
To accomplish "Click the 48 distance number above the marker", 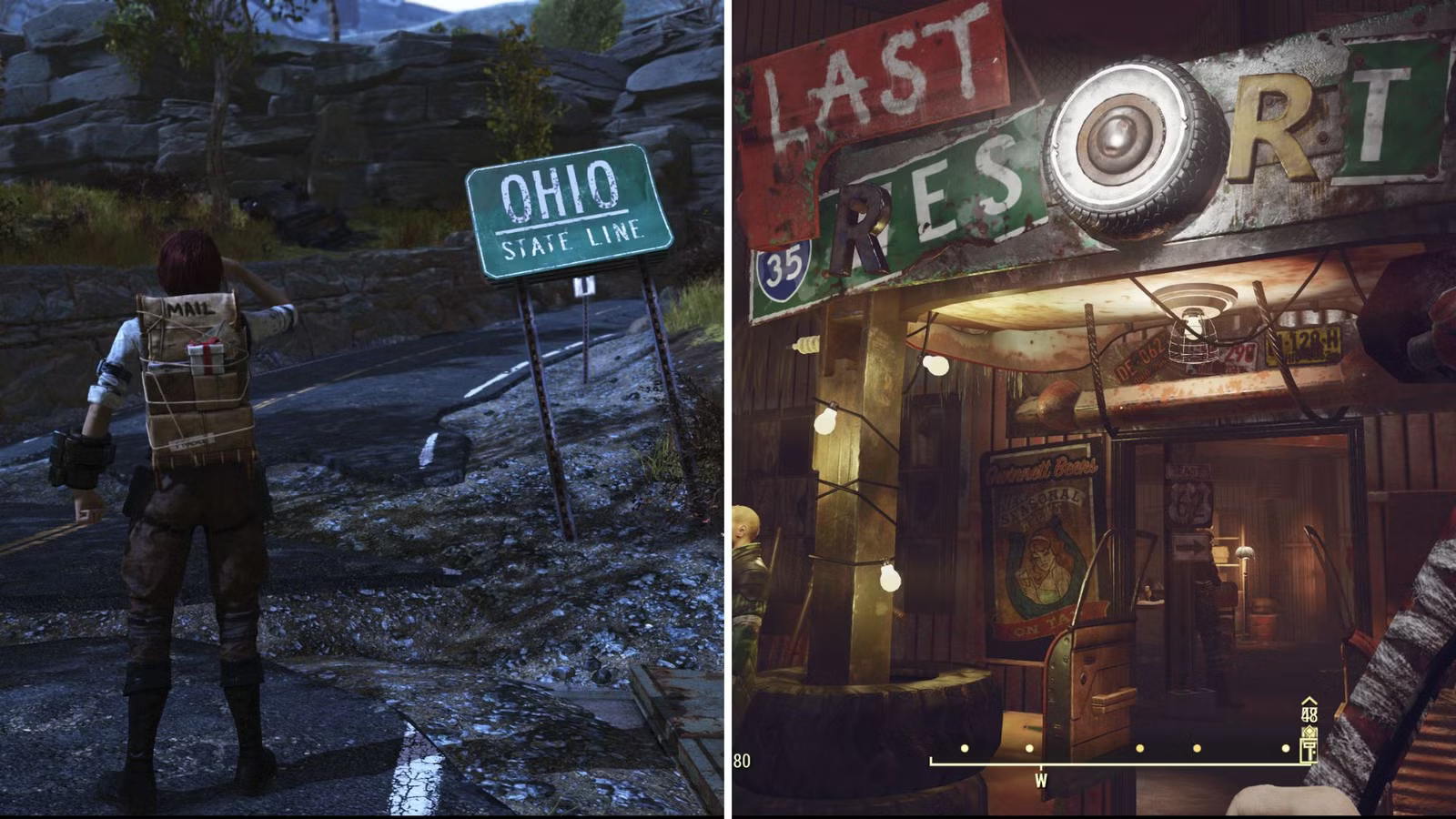I will 1310,715.
